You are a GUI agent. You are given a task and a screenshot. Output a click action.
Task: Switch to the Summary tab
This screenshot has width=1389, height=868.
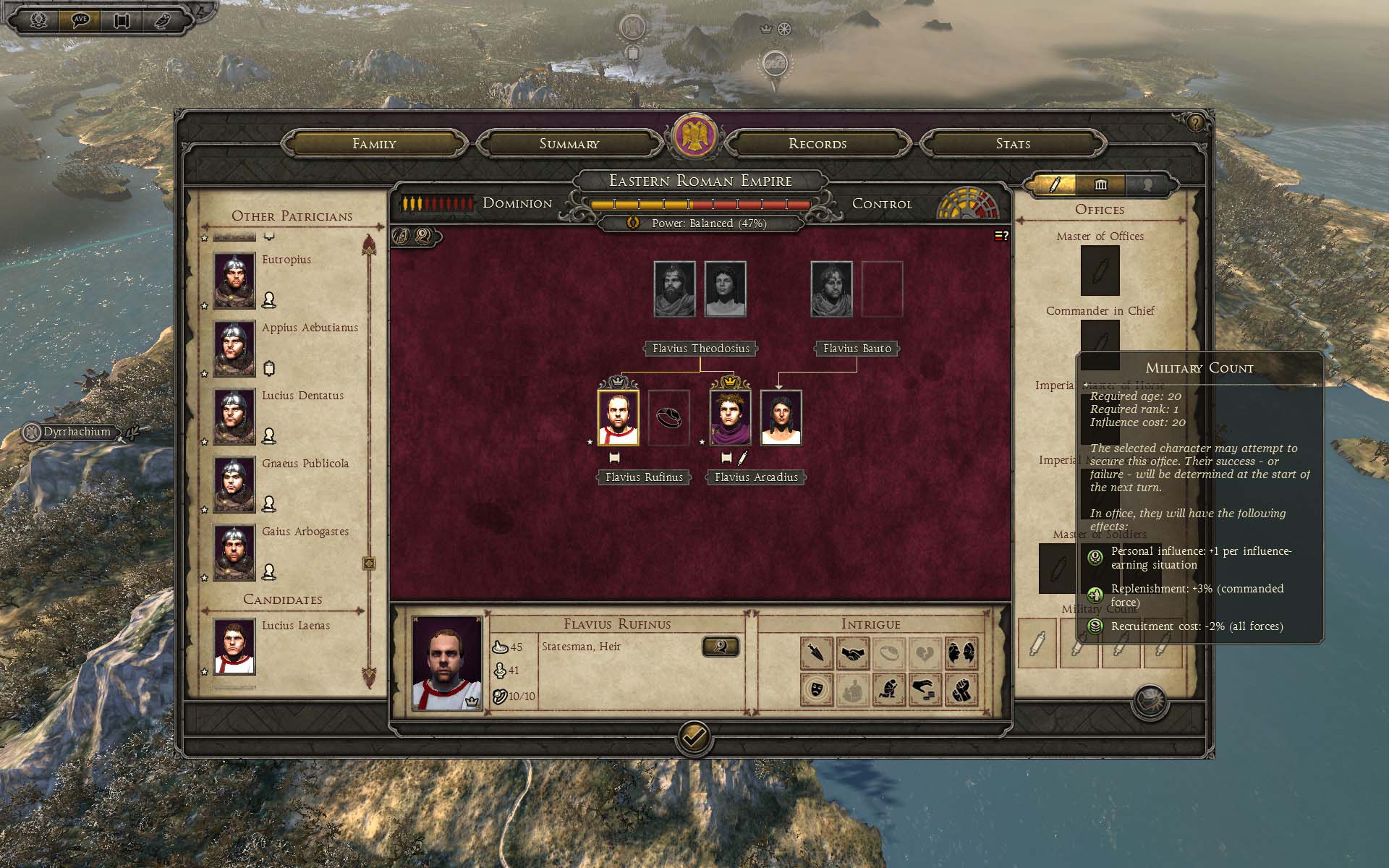[x=569, y=144]
